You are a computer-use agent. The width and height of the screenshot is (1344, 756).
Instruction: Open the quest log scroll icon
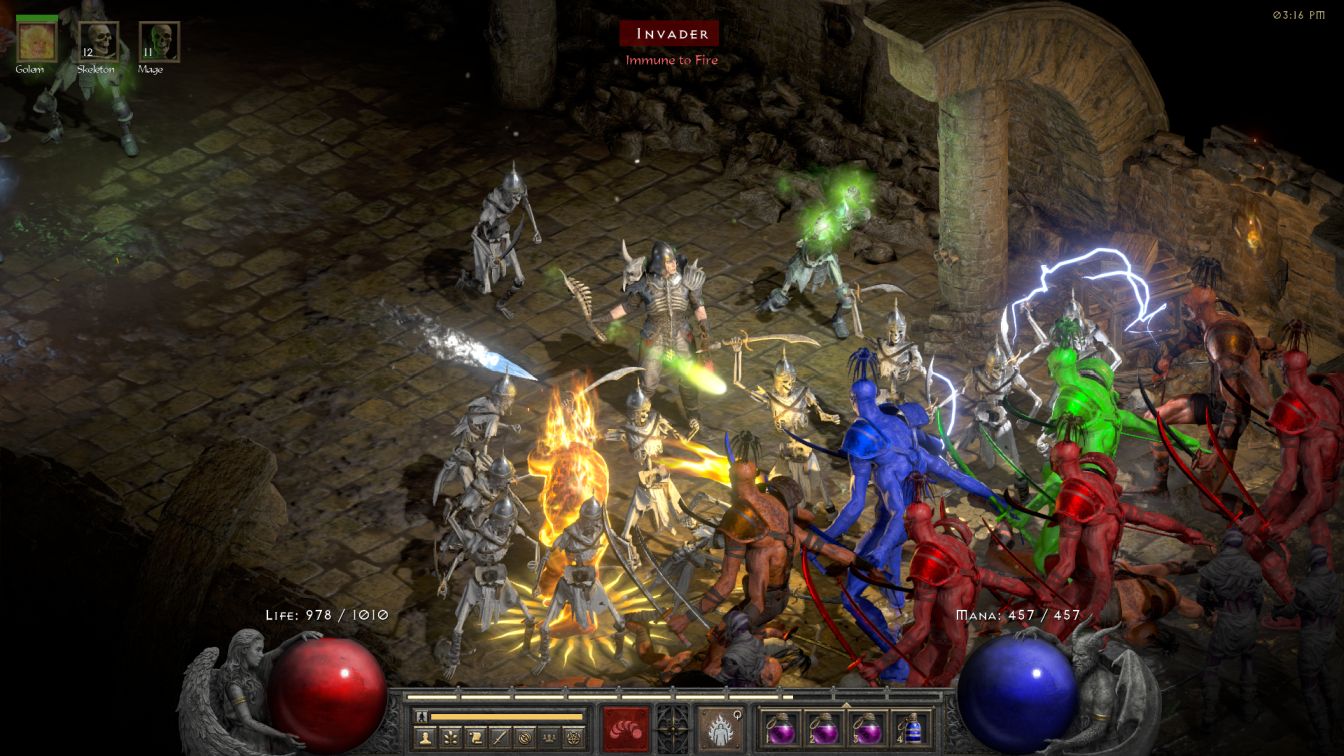coord(476,738)
